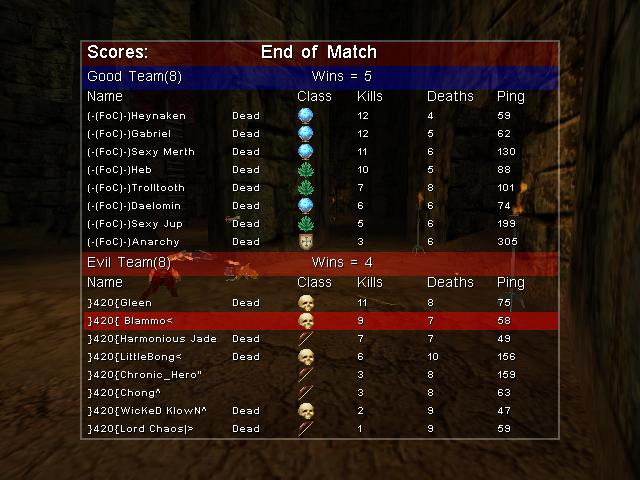The width and height of the screenshot is (640, 480).
Task: Choose Sexy Merth in the Good Team list
Action: coord(320,152)
